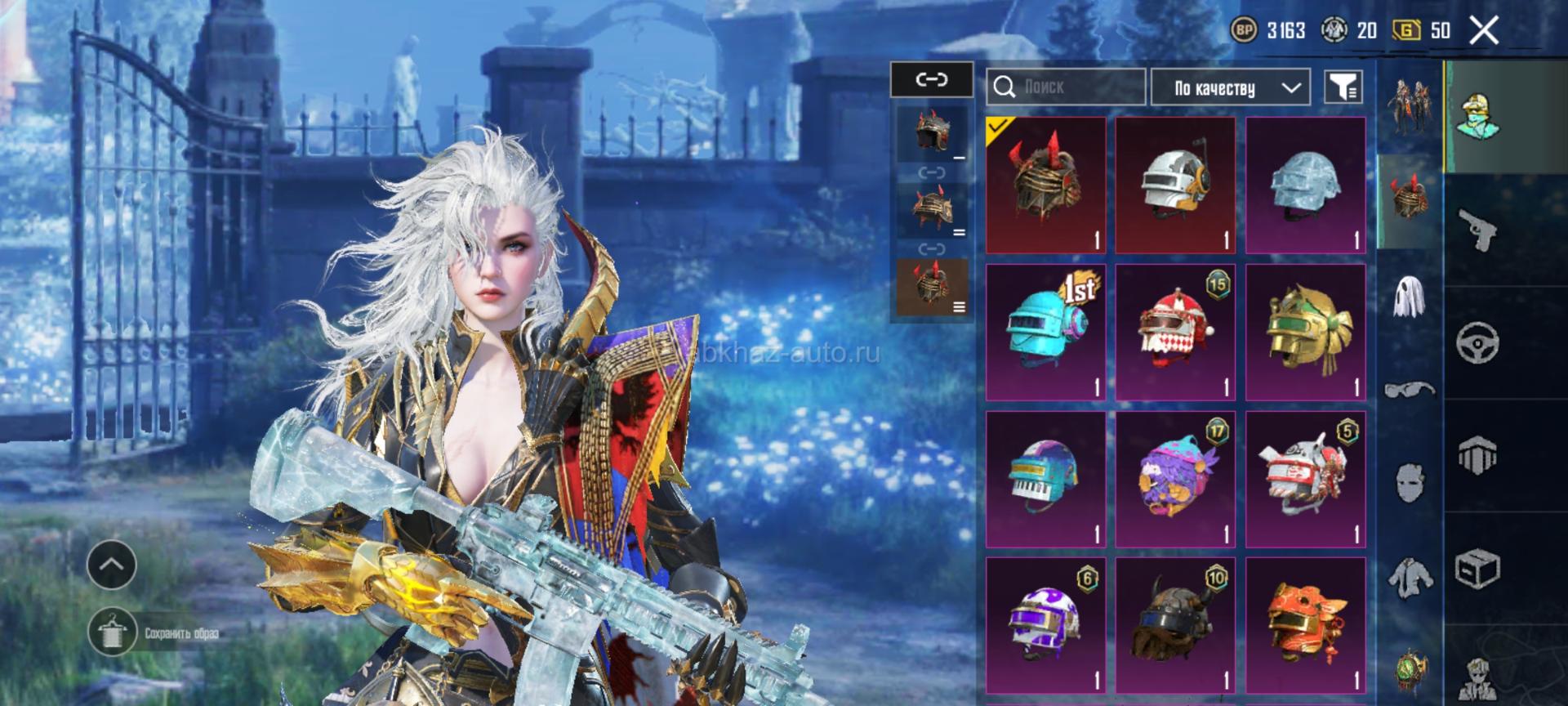
Task: Close the inventory with the X button
Action: (x=1484, y=31)
